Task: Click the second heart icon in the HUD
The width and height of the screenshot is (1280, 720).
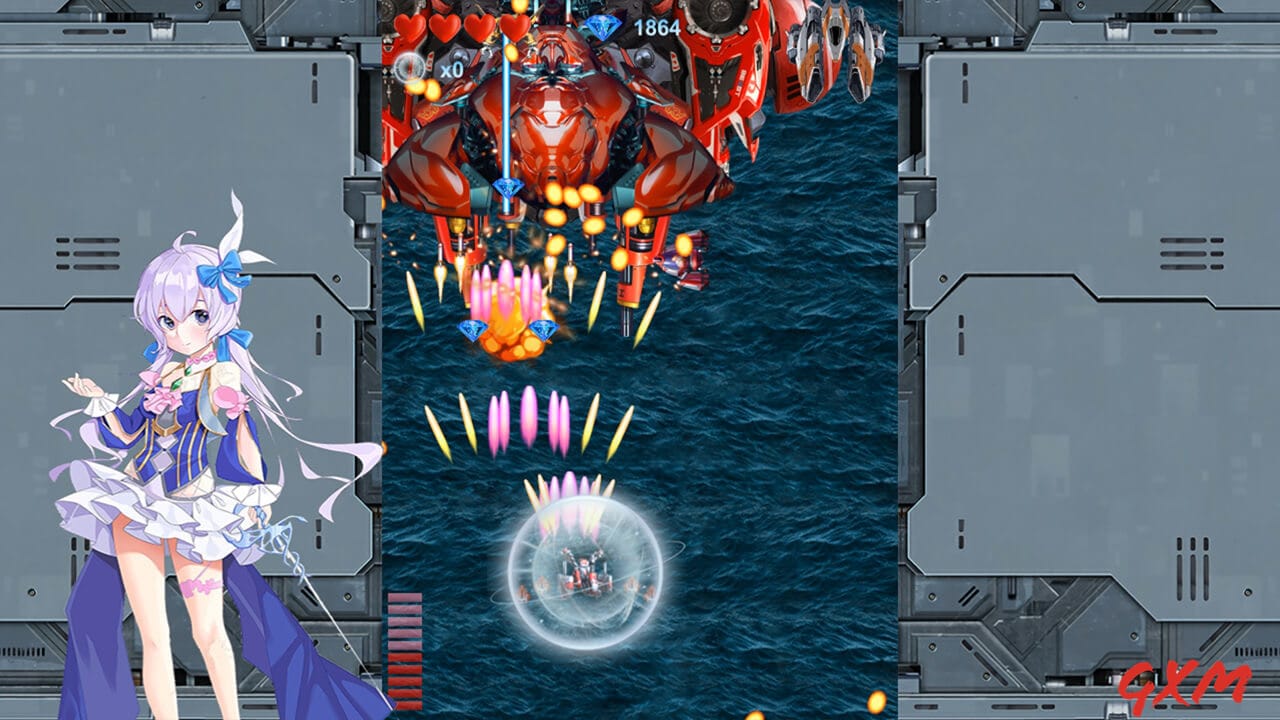Action: coord(444,26)
